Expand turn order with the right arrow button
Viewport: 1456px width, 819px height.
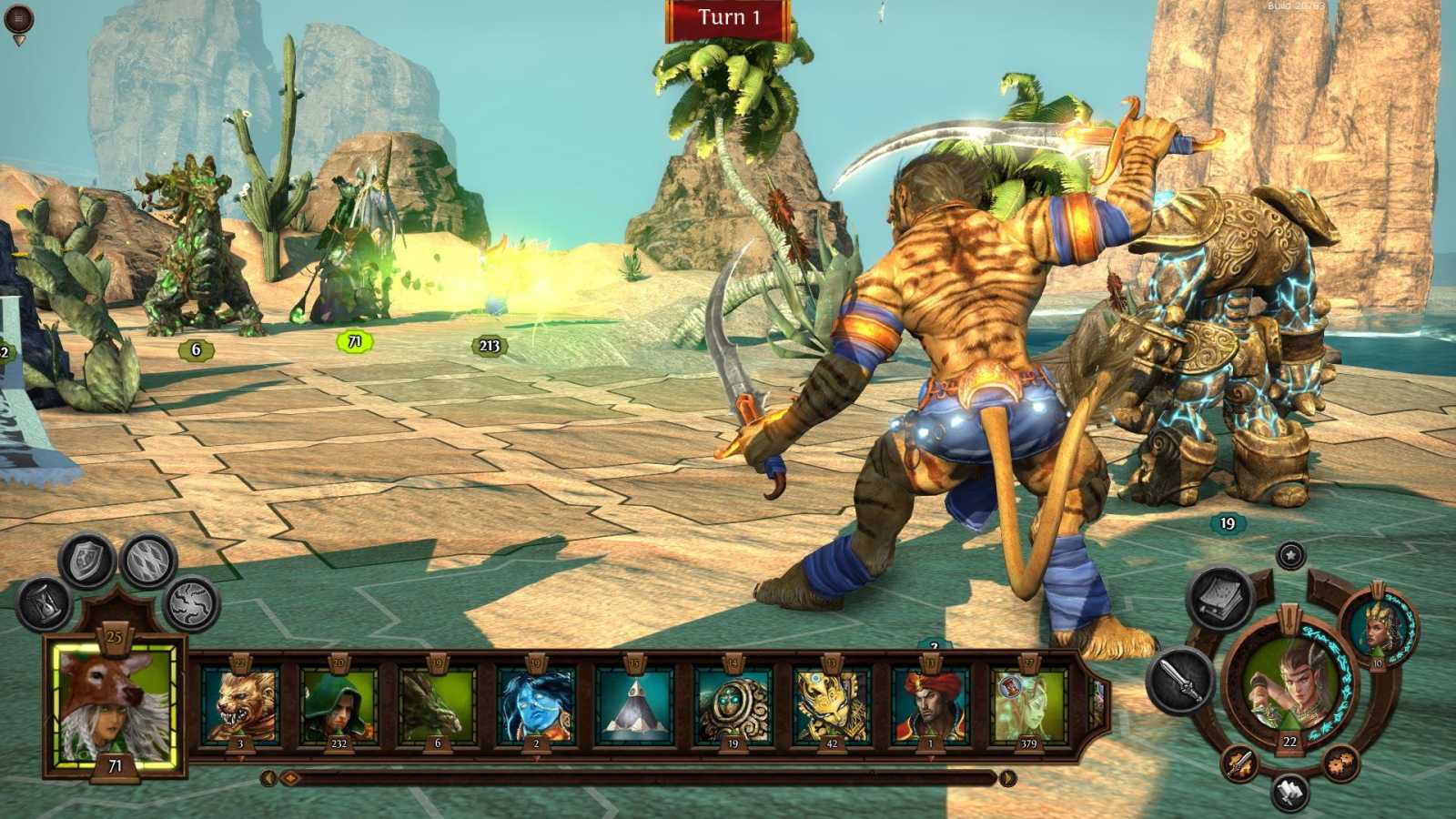click(1008, 780)
